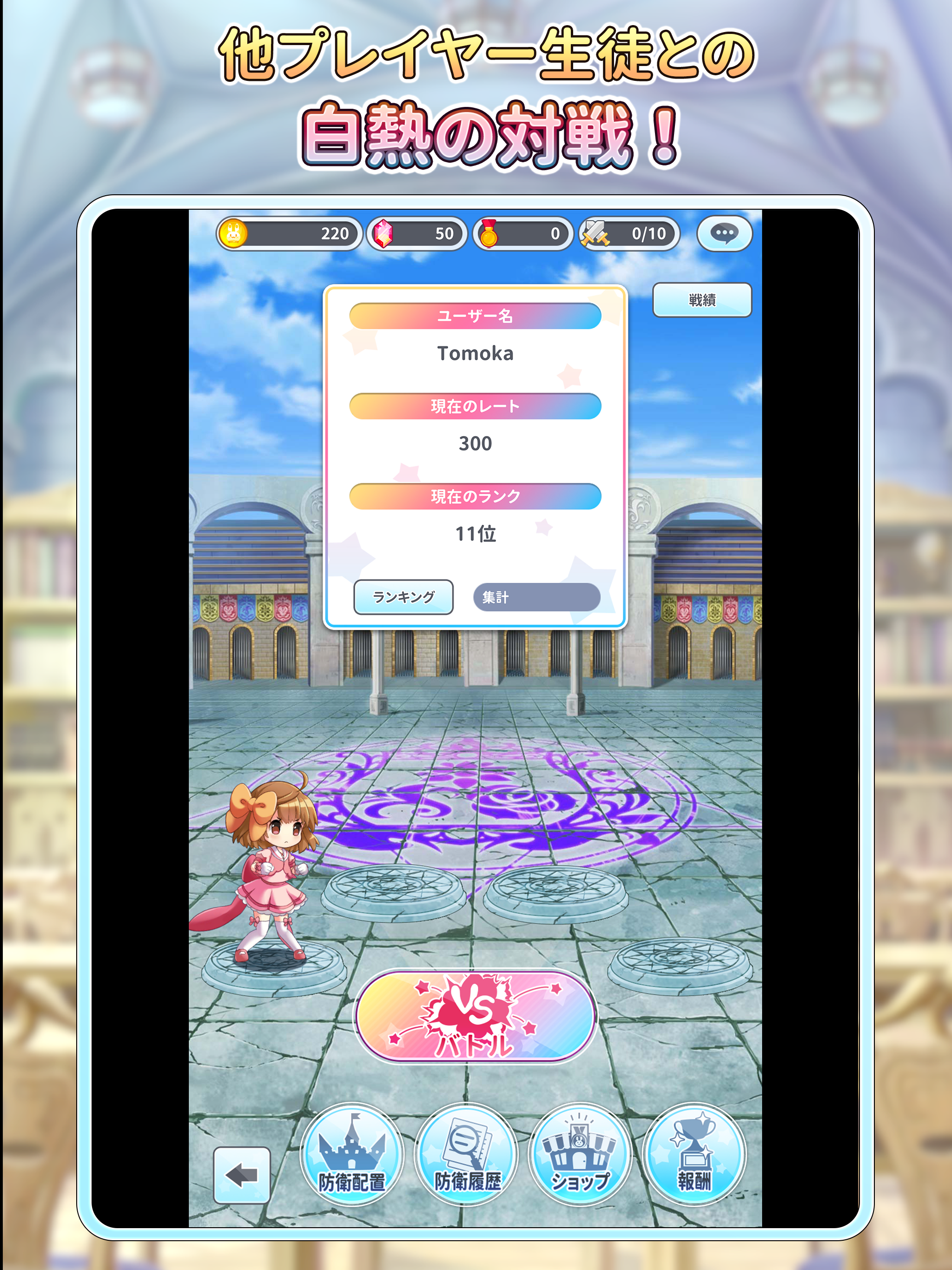Open the chat bubble icon
This screenshot has height=1270, width=952.
click(725, 233)
